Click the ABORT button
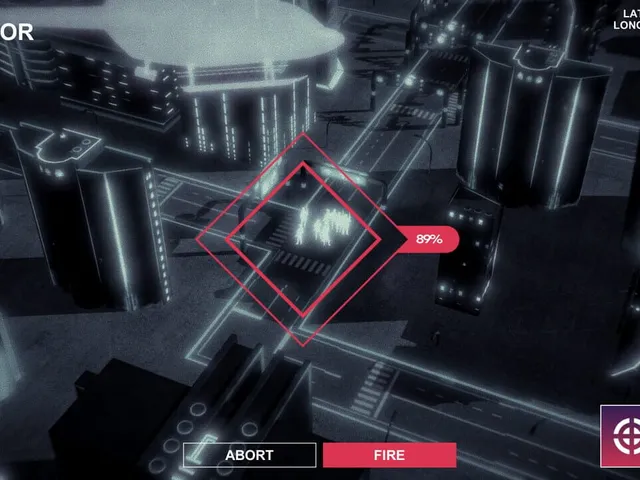640x480 pixels. point(249,455)
